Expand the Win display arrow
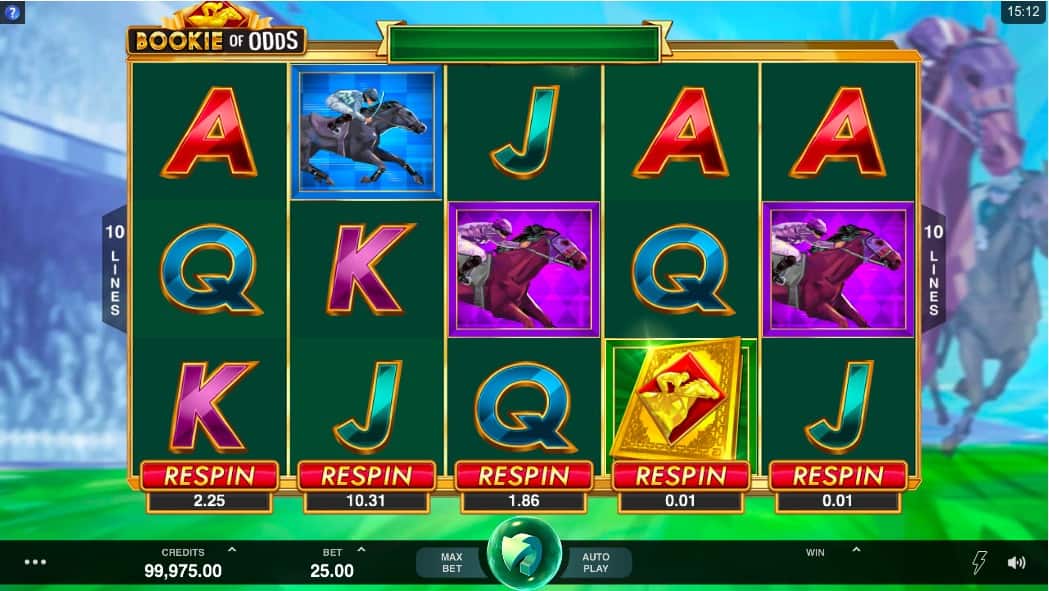This screenshot has width=1049, height=591. 856,550
